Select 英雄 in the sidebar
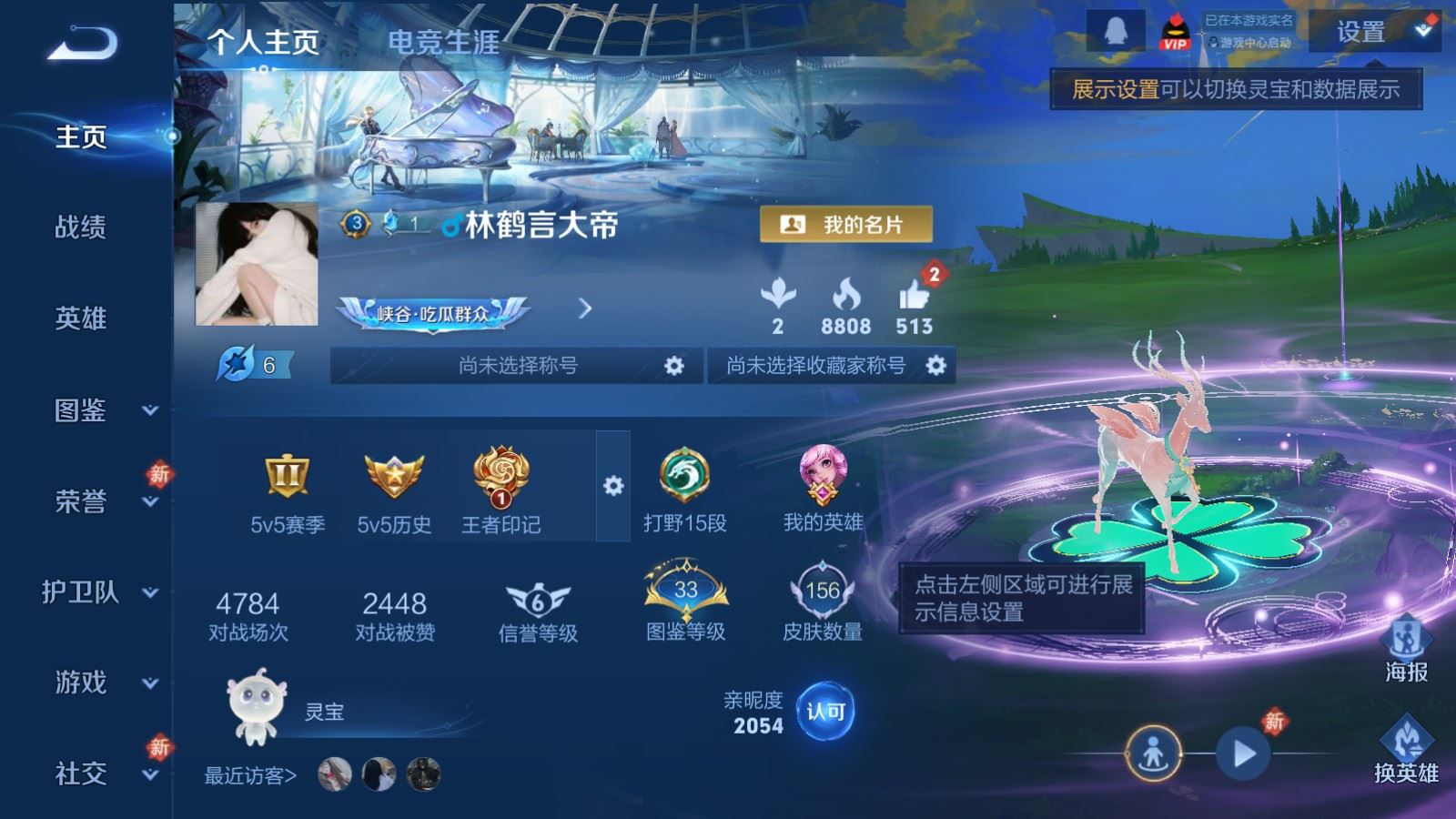Image resolution: width=1456 pixels, height=819 pixels. point(81,318)
